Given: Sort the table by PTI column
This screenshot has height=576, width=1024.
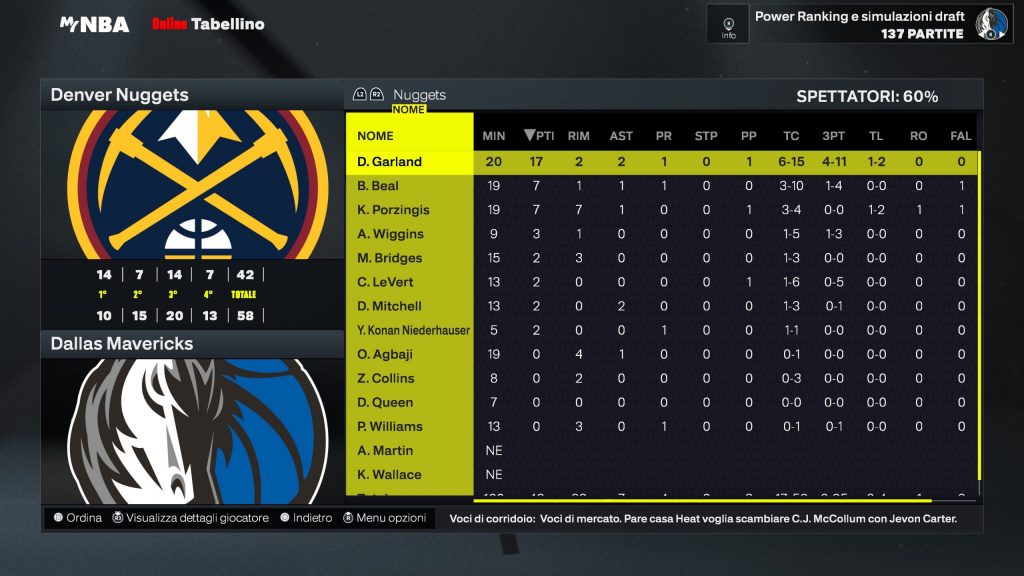Looking at the screenshot, I should tap(540, 136).
